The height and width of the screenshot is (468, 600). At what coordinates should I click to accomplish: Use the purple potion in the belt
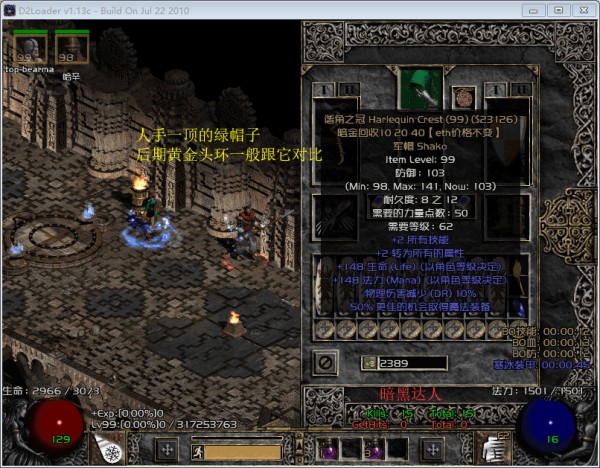pos(330,450)
